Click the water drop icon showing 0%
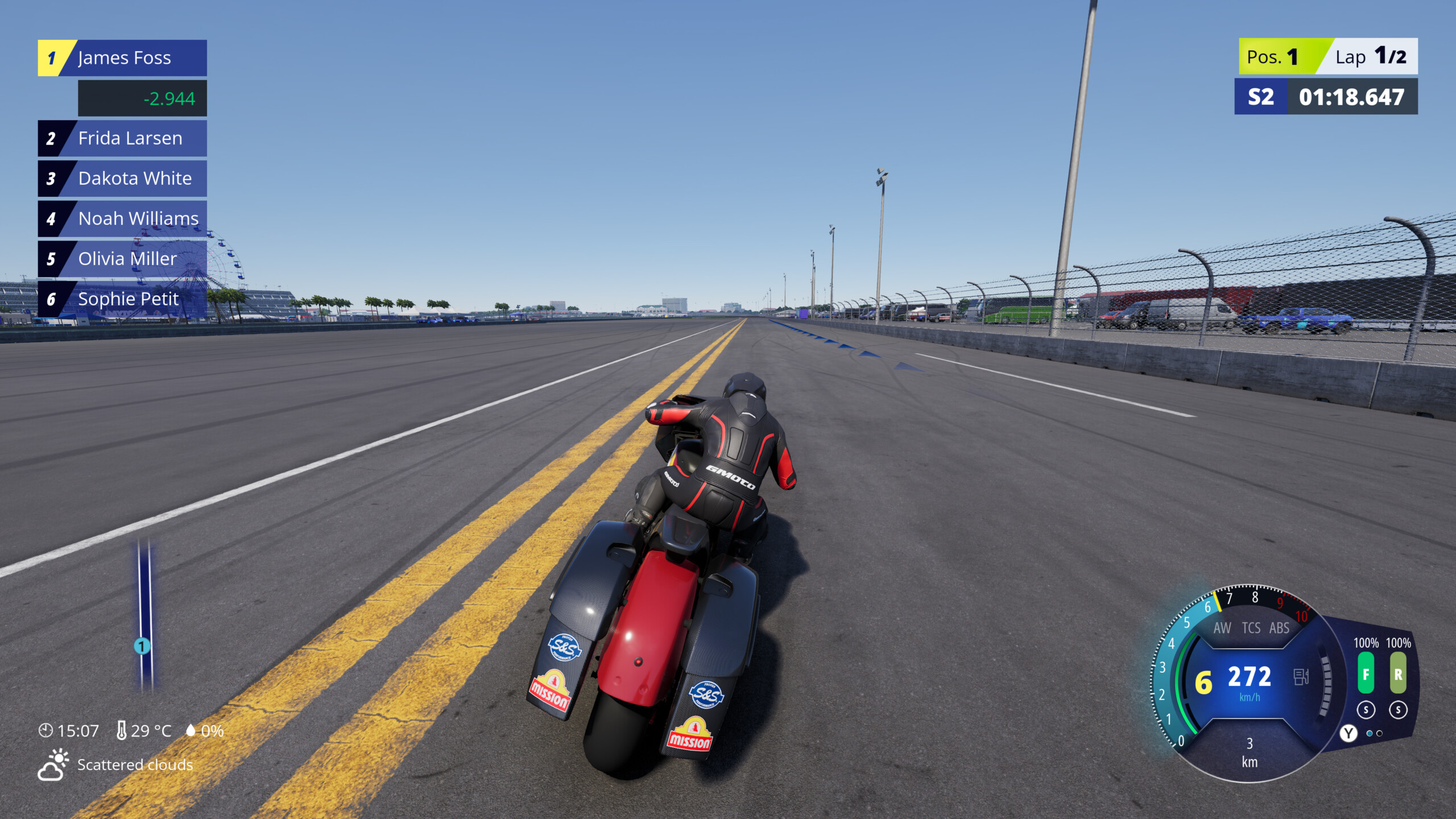Viewport: 1456px width, 819px height. (x=192, y=730)
